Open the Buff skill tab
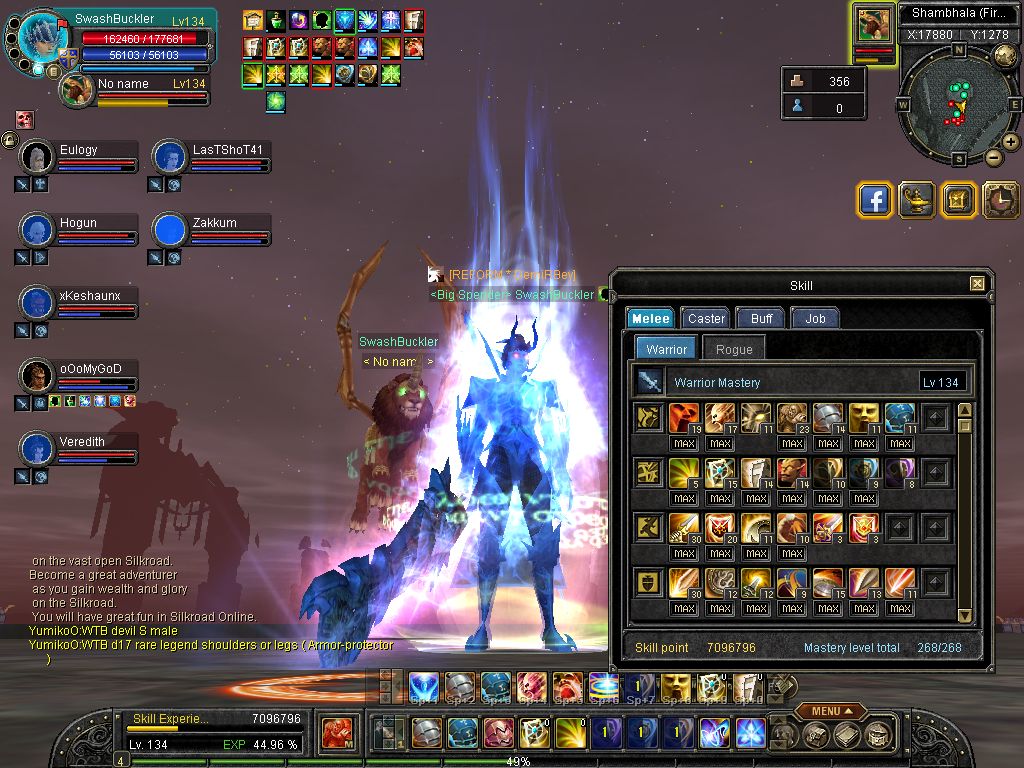1024x768 pixels. click(x=761, y=318)
